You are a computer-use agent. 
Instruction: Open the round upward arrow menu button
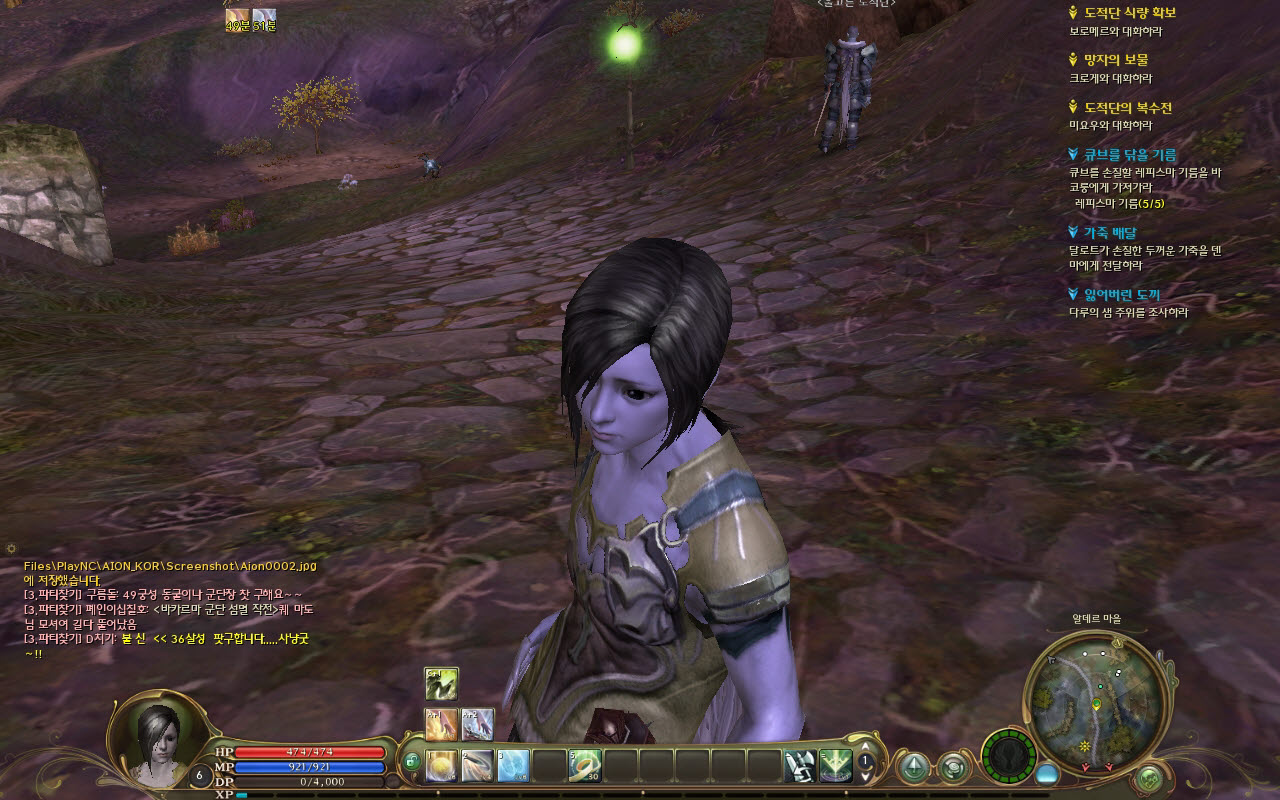pyautogui.click(x=912, y=767)
